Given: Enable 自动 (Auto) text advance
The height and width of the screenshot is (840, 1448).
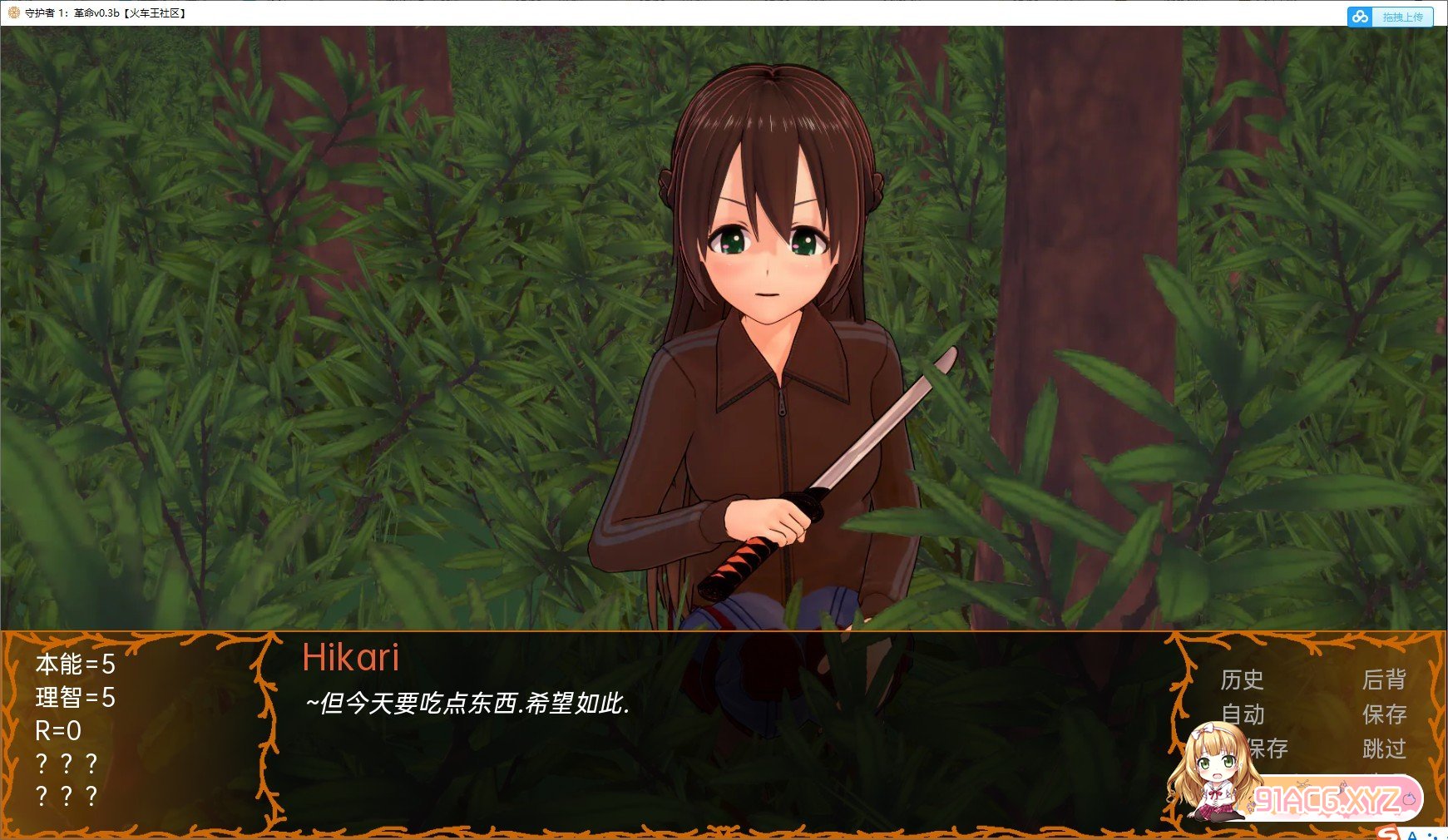Looking at the screenshot, I should pos(1243,714).
